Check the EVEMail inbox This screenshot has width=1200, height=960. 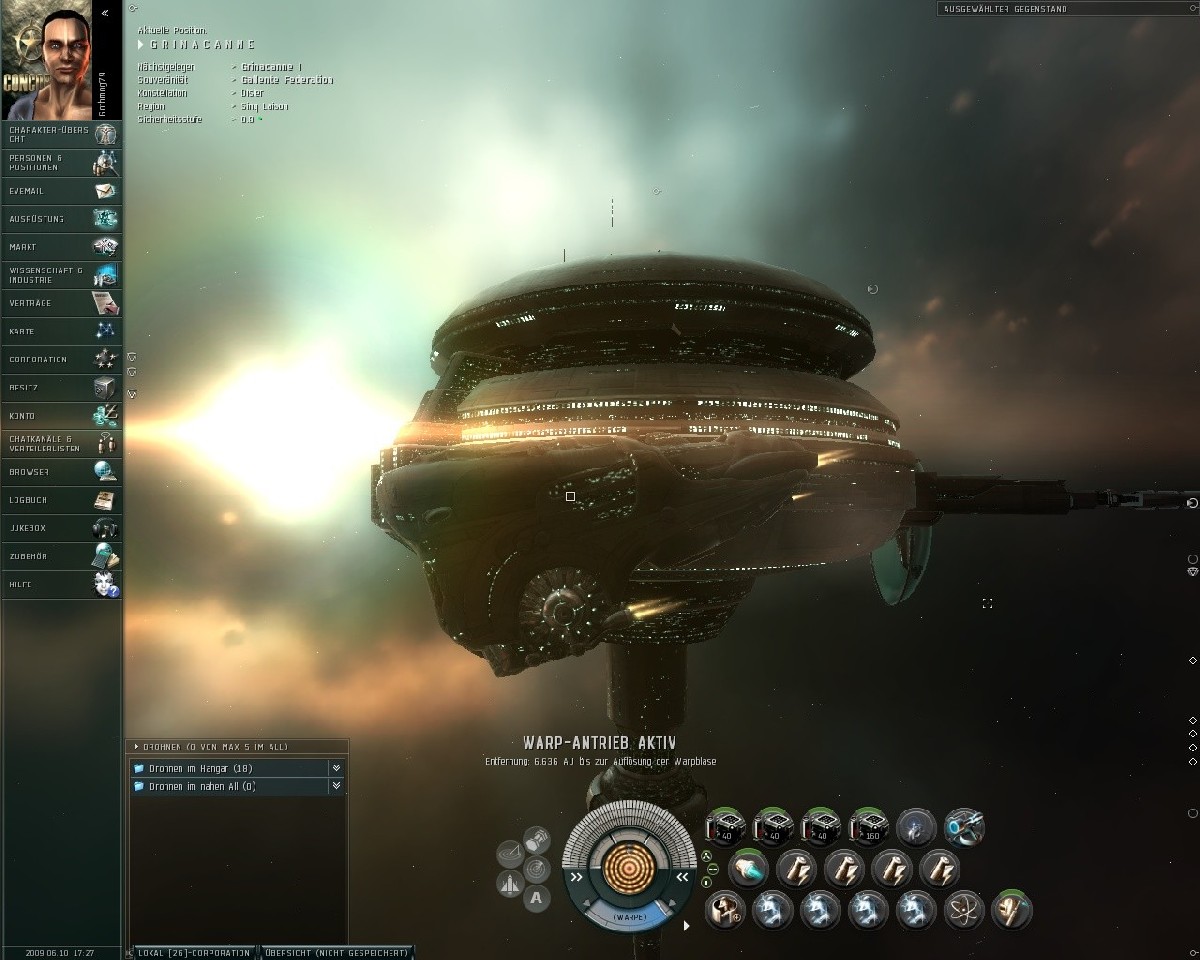point(61,190)
